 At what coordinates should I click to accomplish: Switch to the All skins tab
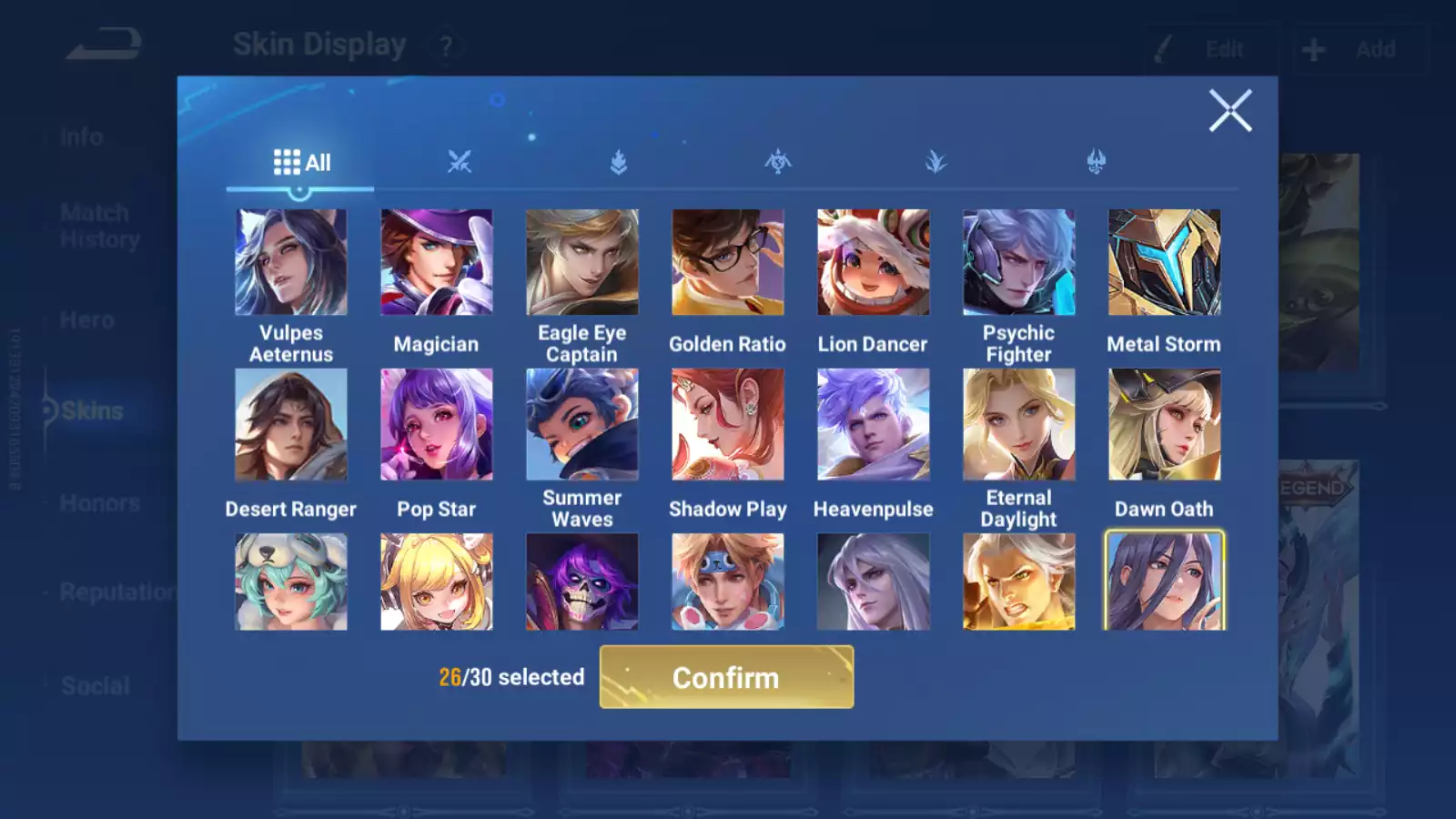(301, 163)
